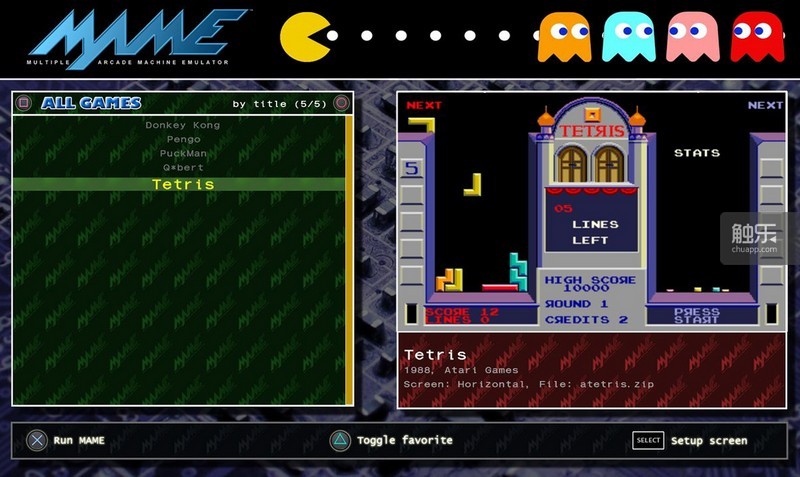
Task: Select the PuckMan list entry
Action: [182, 153]
